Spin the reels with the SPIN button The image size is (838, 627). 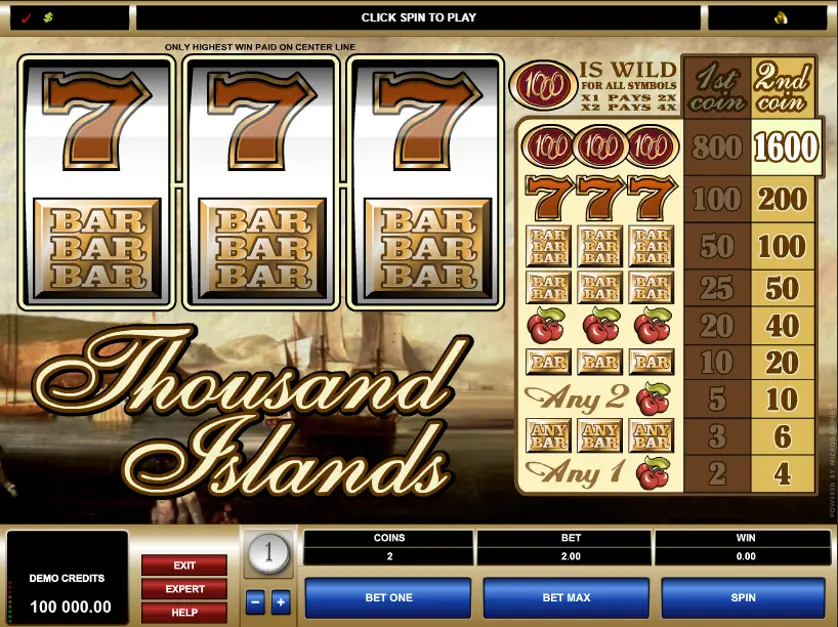743,598
